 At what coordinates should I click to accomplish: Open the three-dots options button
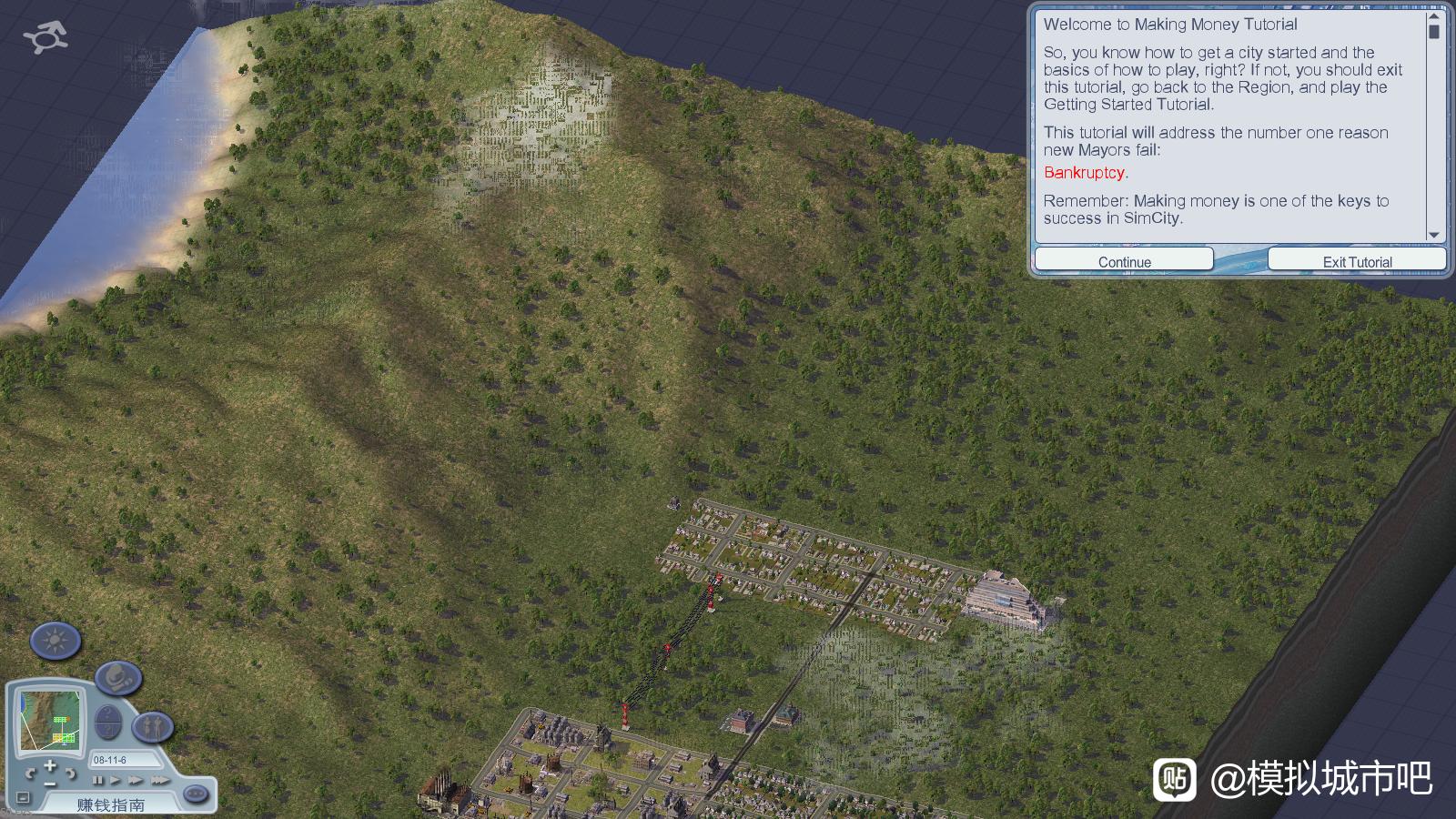tap(195, 794)
